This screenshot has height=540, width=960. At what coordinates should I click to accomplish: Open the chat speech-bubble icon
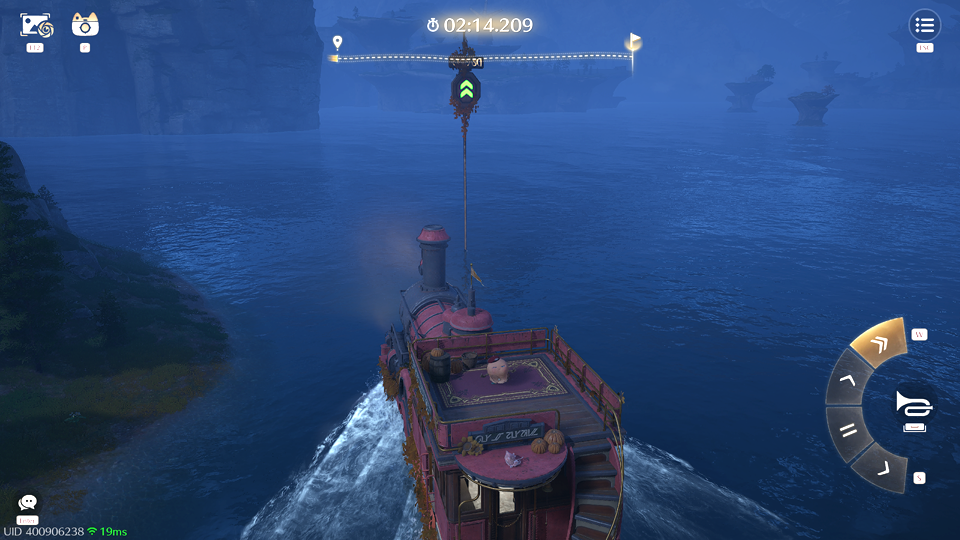click(x=28, y=503)
